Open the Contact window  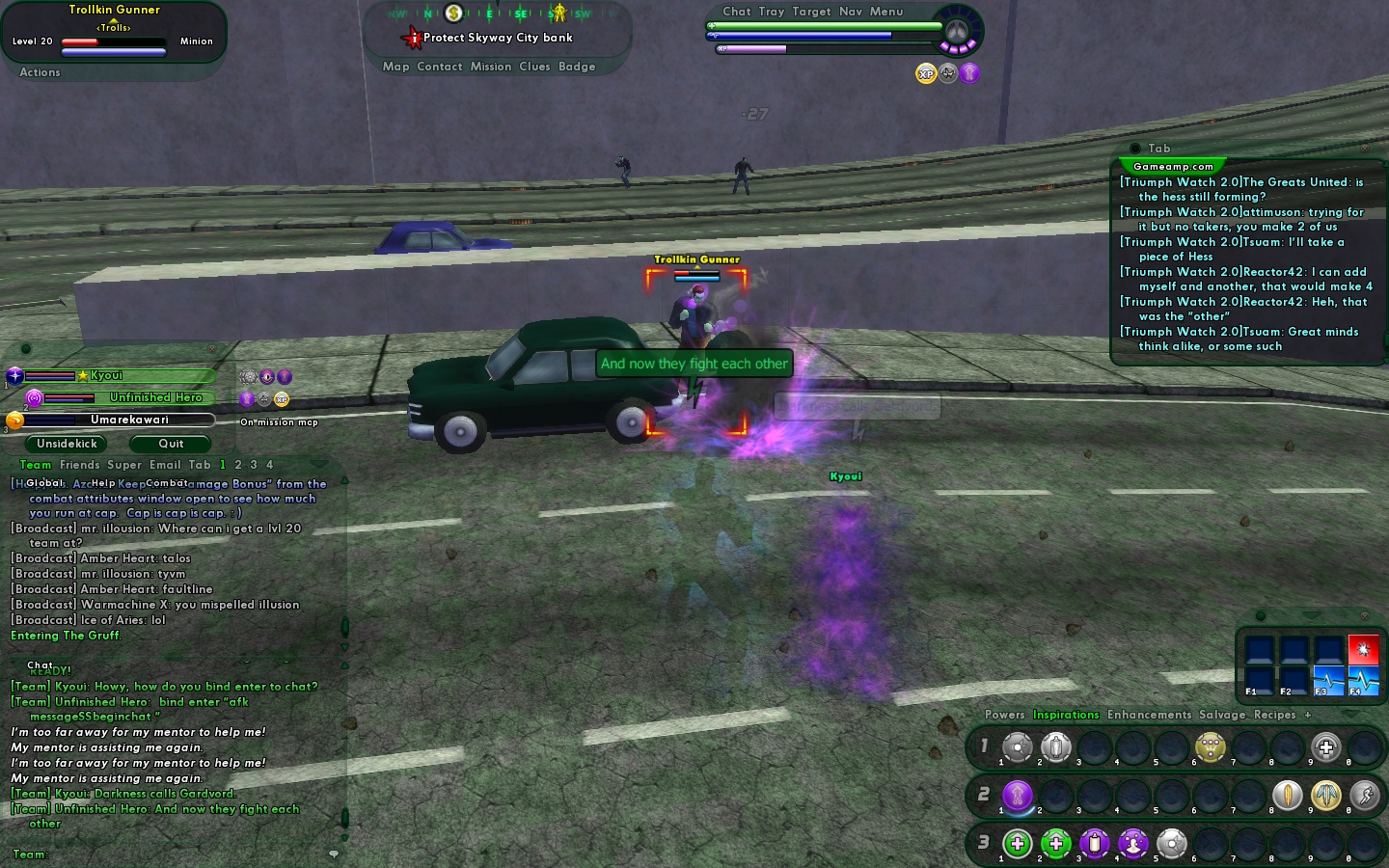[x=440, y=67]
